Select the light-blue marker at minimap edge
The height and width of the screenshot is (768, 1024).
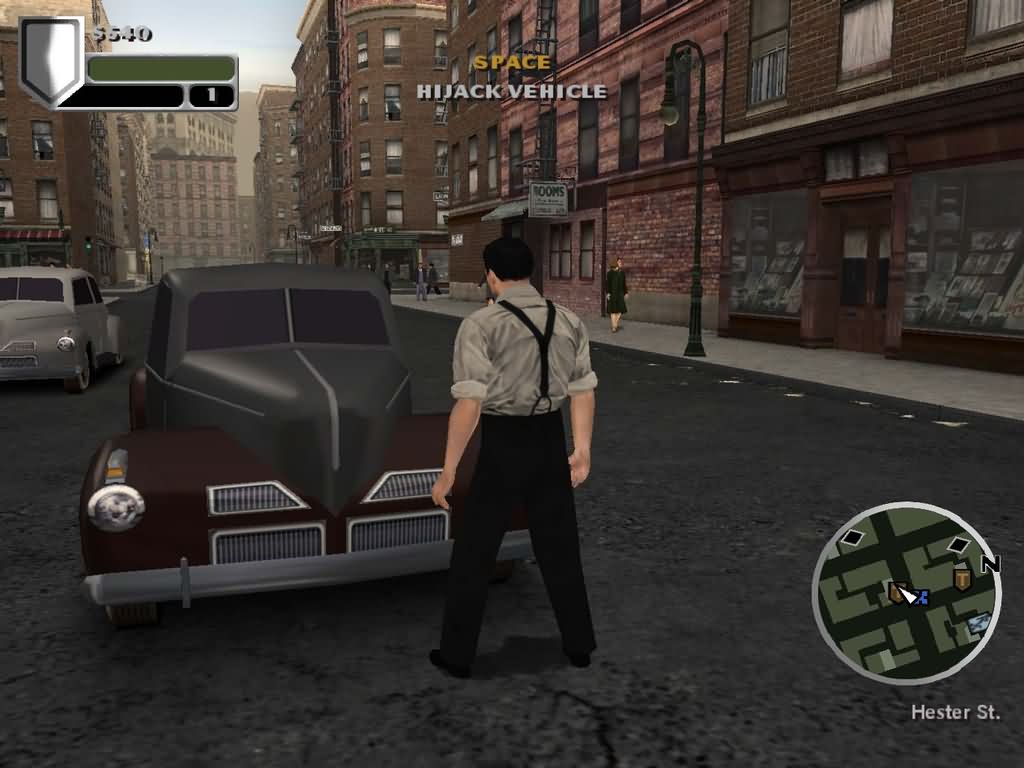tap(979, 623)
